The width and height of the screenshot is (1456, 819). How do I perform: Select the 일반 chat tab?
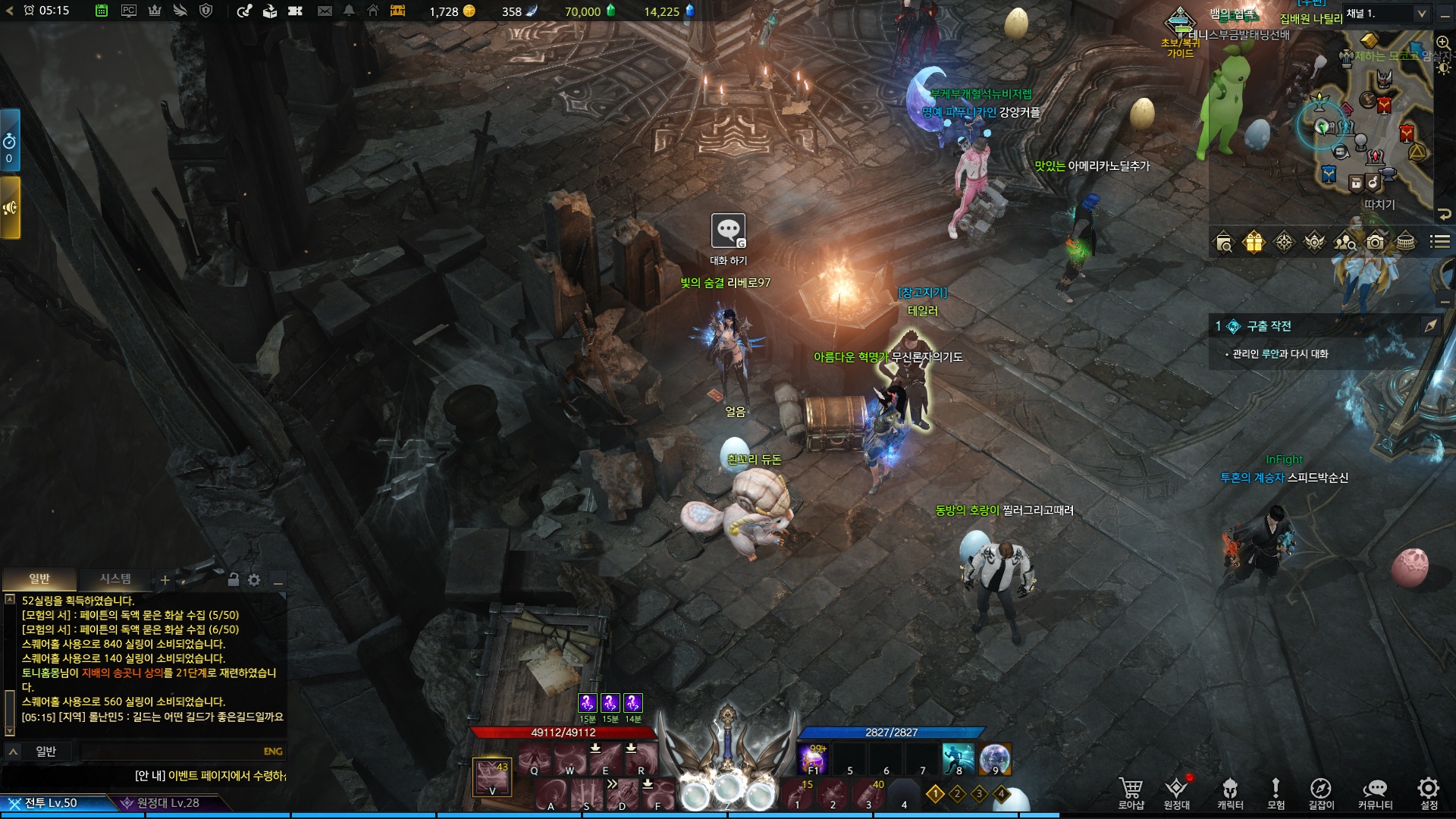39,579
